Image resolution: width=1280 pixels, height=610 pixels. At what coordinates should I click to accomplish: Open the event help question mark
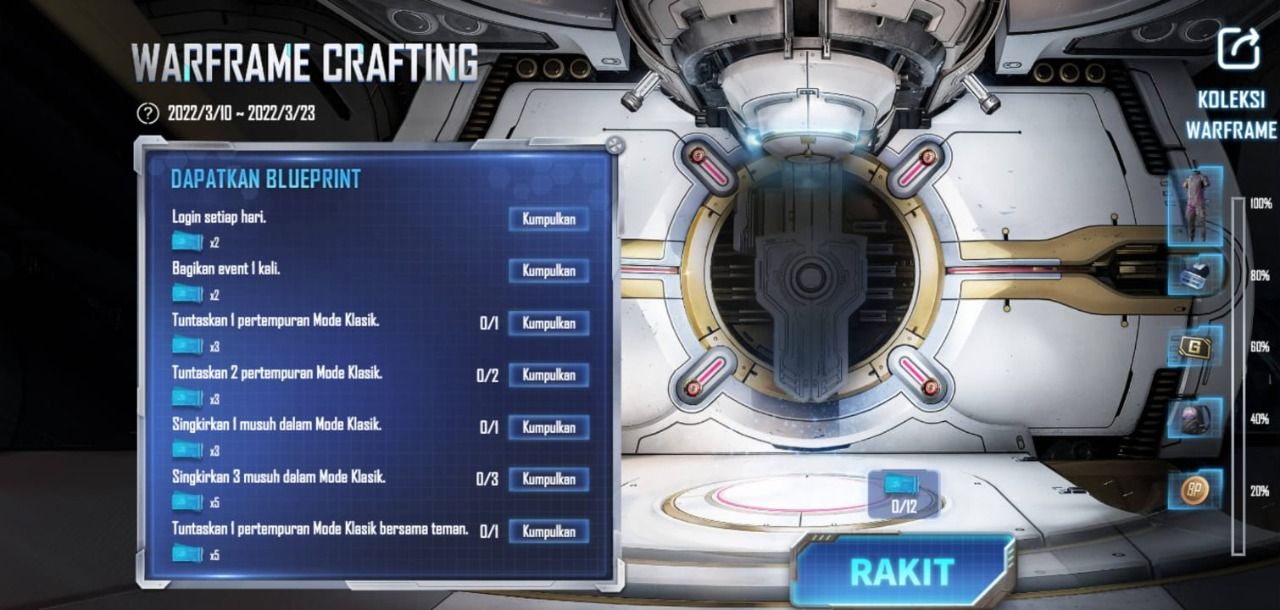tap(148, 113)
